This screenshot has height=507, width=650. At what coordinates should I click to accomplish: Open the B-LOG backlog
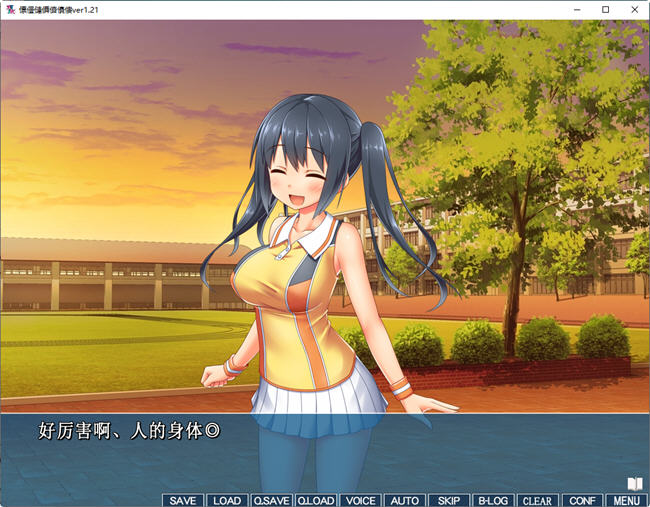pyautogui.click(x=493, y=500)
